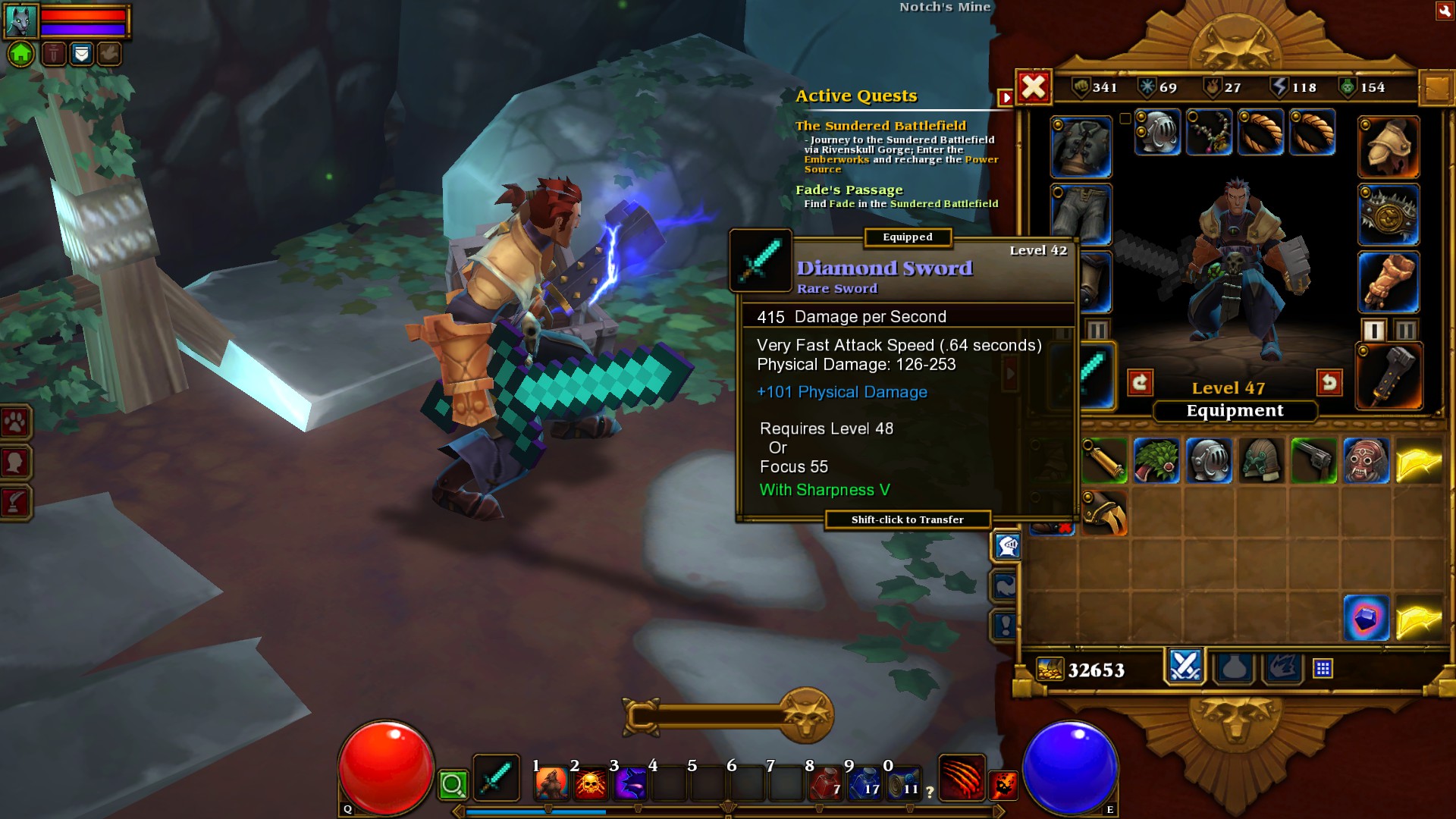Tick the small checkbox above the shoulder armor slot
Viewport: 1456px width, 819px height.
pos(1125,119)
